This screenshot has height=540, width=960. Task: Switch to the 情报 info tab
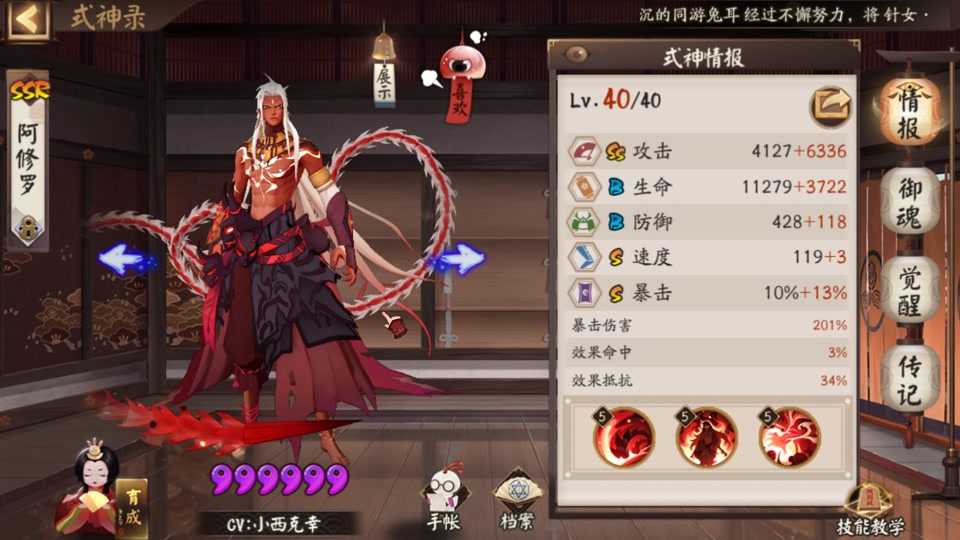(908, 114)
